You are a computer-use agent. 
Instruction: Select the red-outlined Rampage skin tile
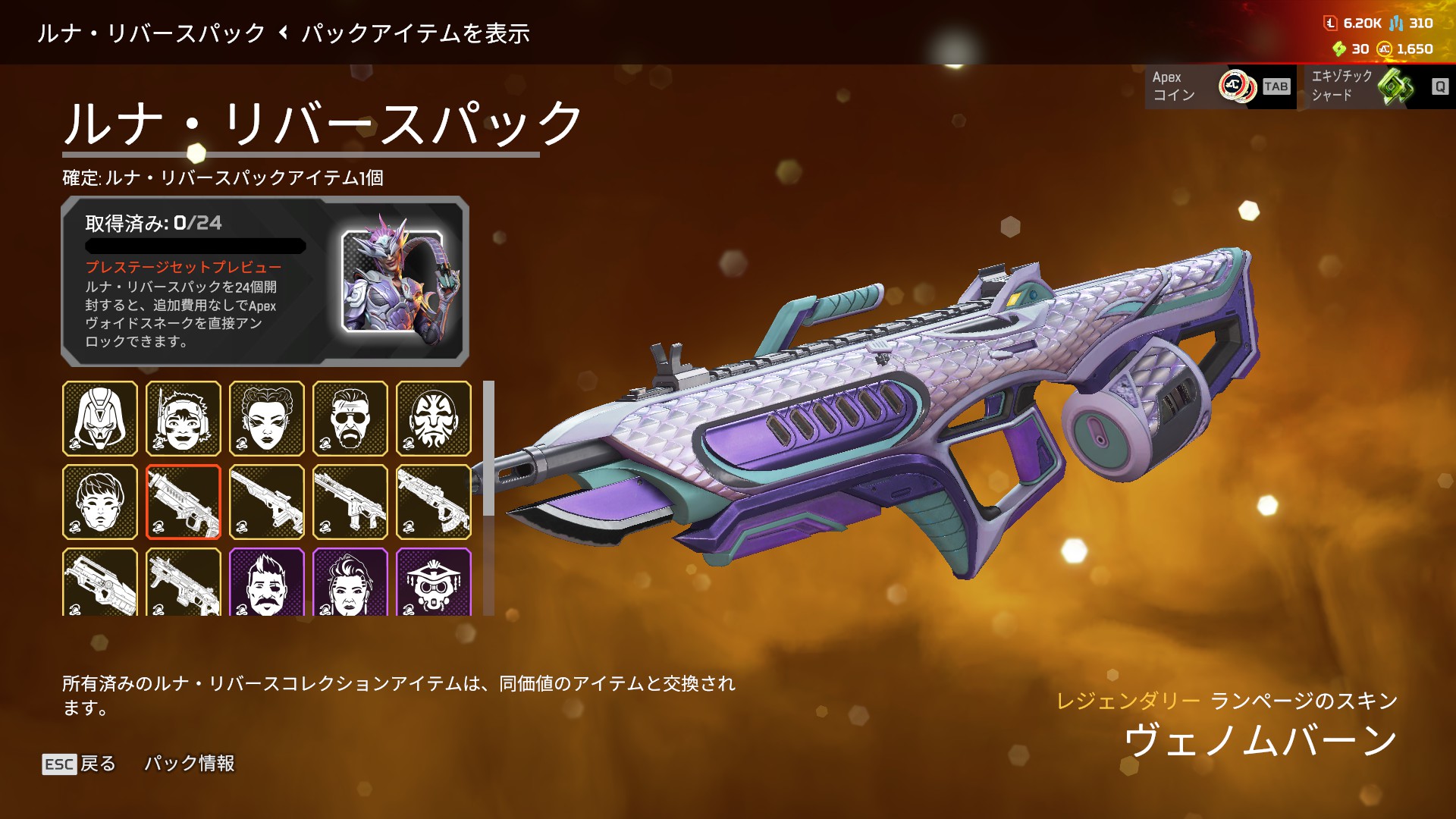[184, 502]
